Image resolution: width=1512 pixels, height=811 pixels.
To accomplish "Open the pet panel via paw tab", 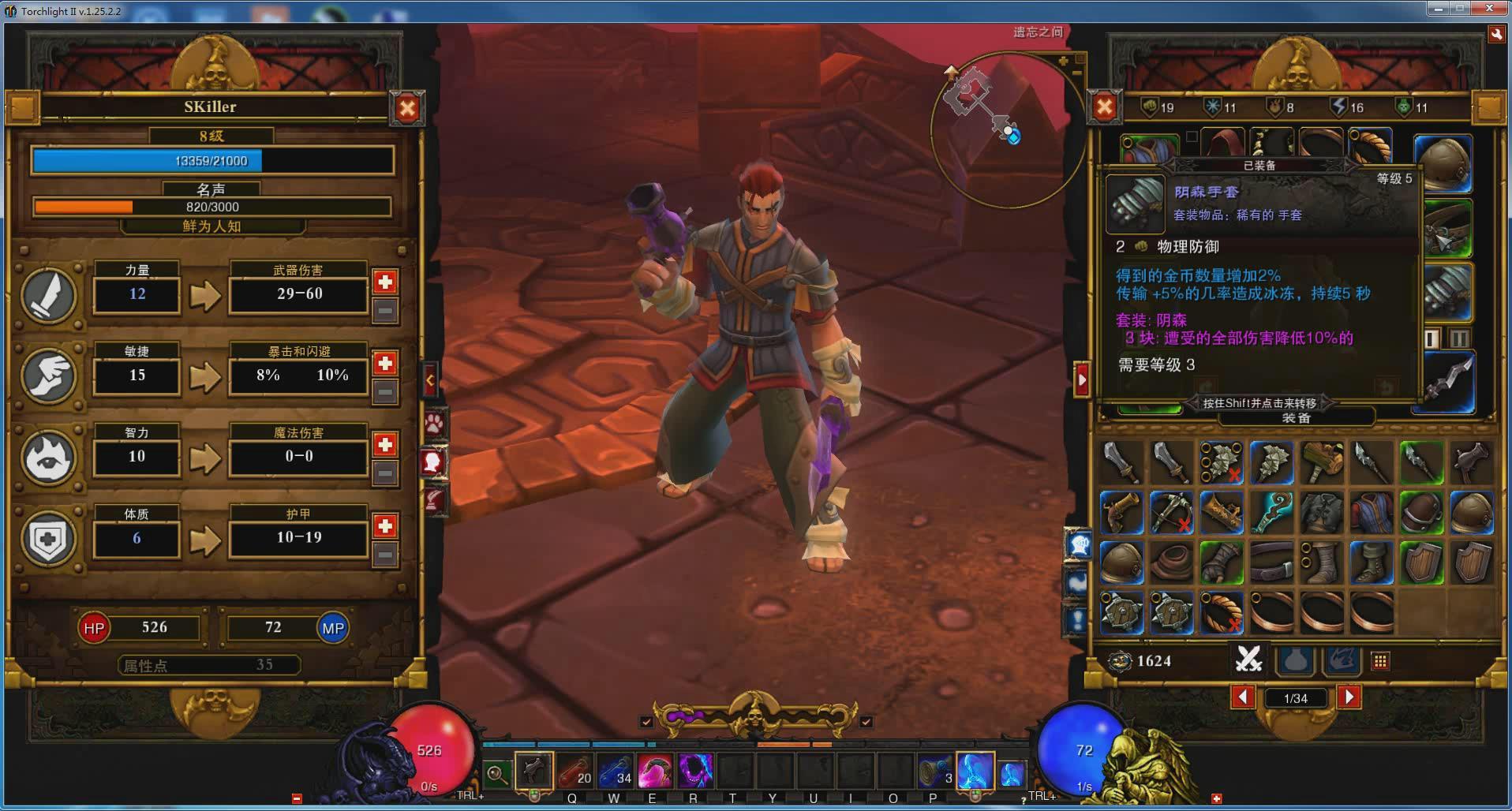I will [x=434, y=424].
